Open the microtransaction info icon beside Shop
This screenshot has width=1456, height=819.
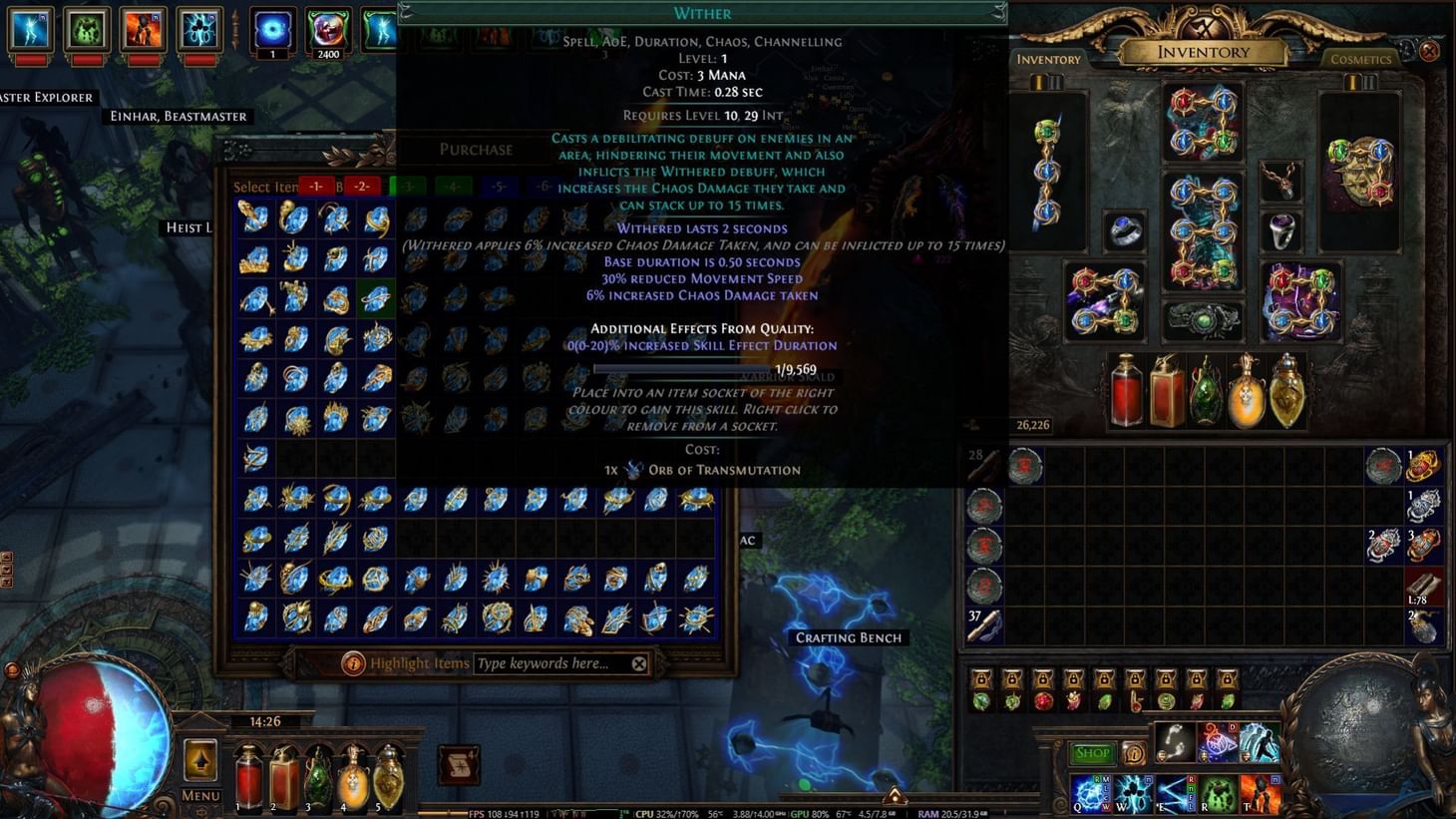point(1134,753)
